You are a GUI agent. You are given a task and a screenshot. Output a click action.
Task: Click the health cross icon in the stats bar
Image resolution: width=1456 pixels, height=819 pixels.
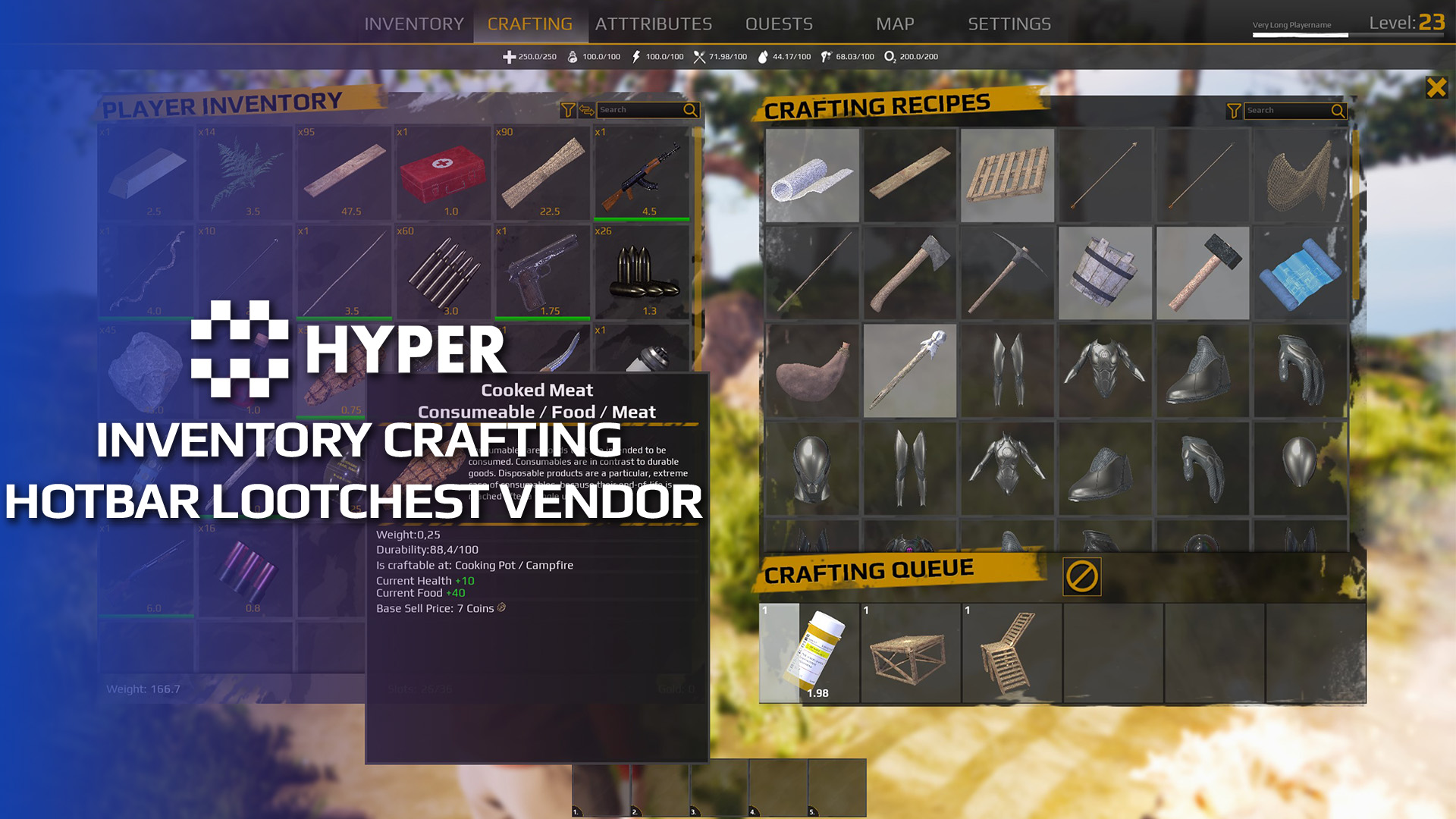click(x=508, y=56)
